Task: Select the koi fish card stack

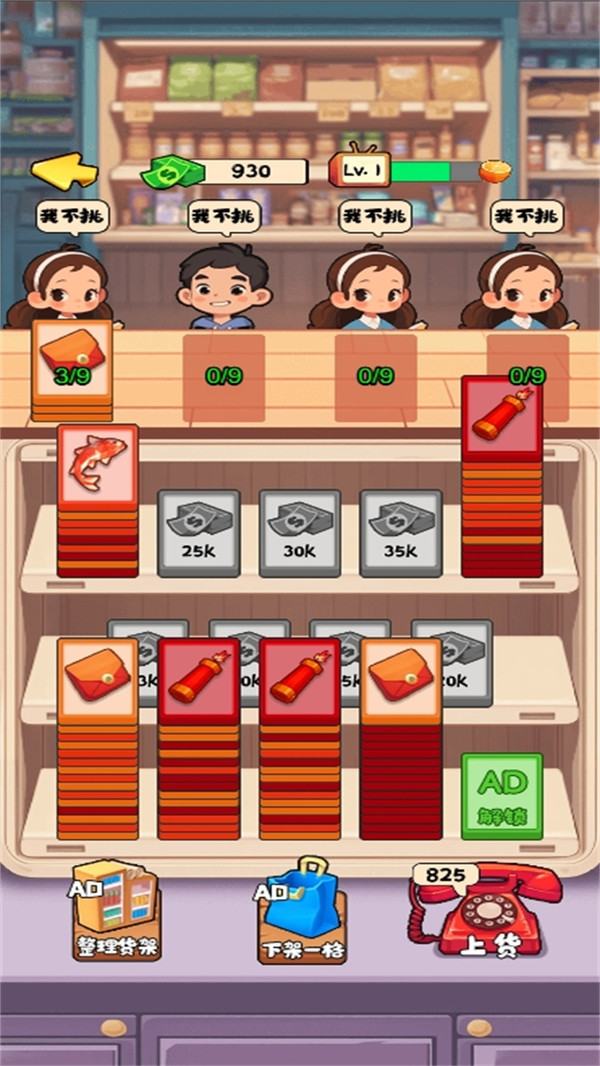Action: [97, 464]
